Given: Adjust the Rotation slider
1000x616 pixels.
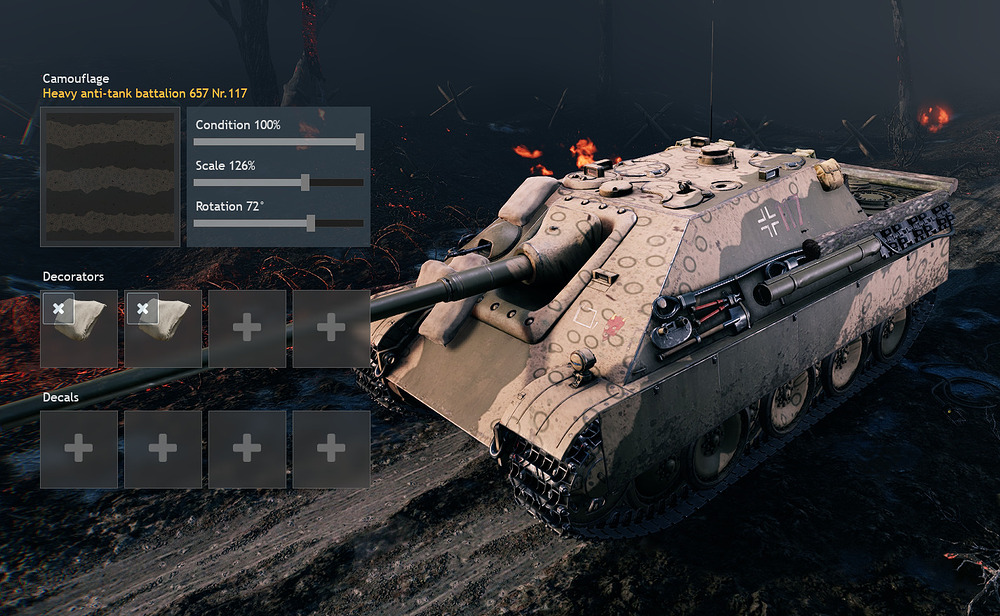Looking at the screenshot, I should (311, 223).
